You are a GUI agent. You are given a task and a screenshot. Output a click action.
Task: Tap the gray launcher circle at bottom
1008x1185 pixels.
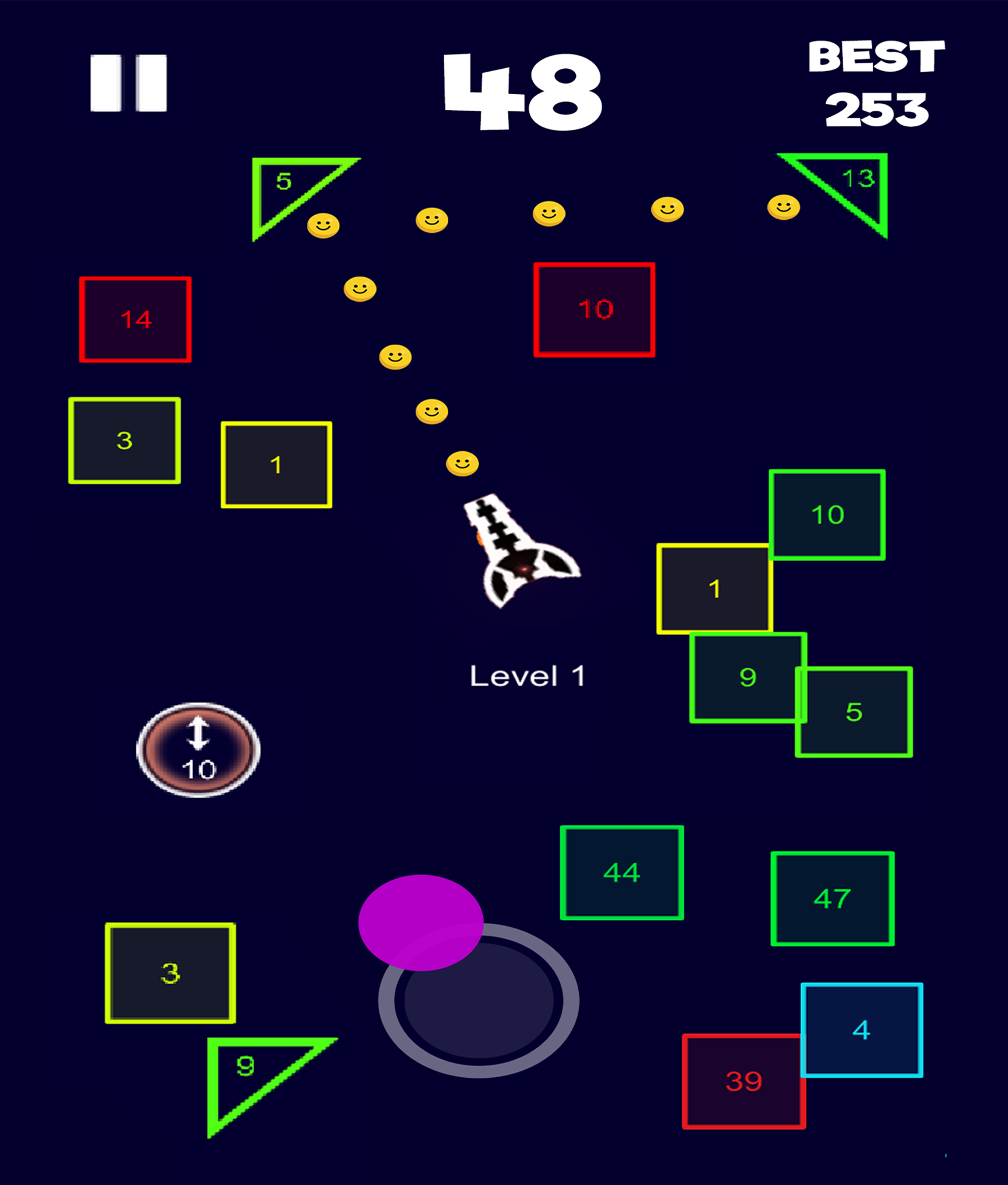click(480, 1001)
